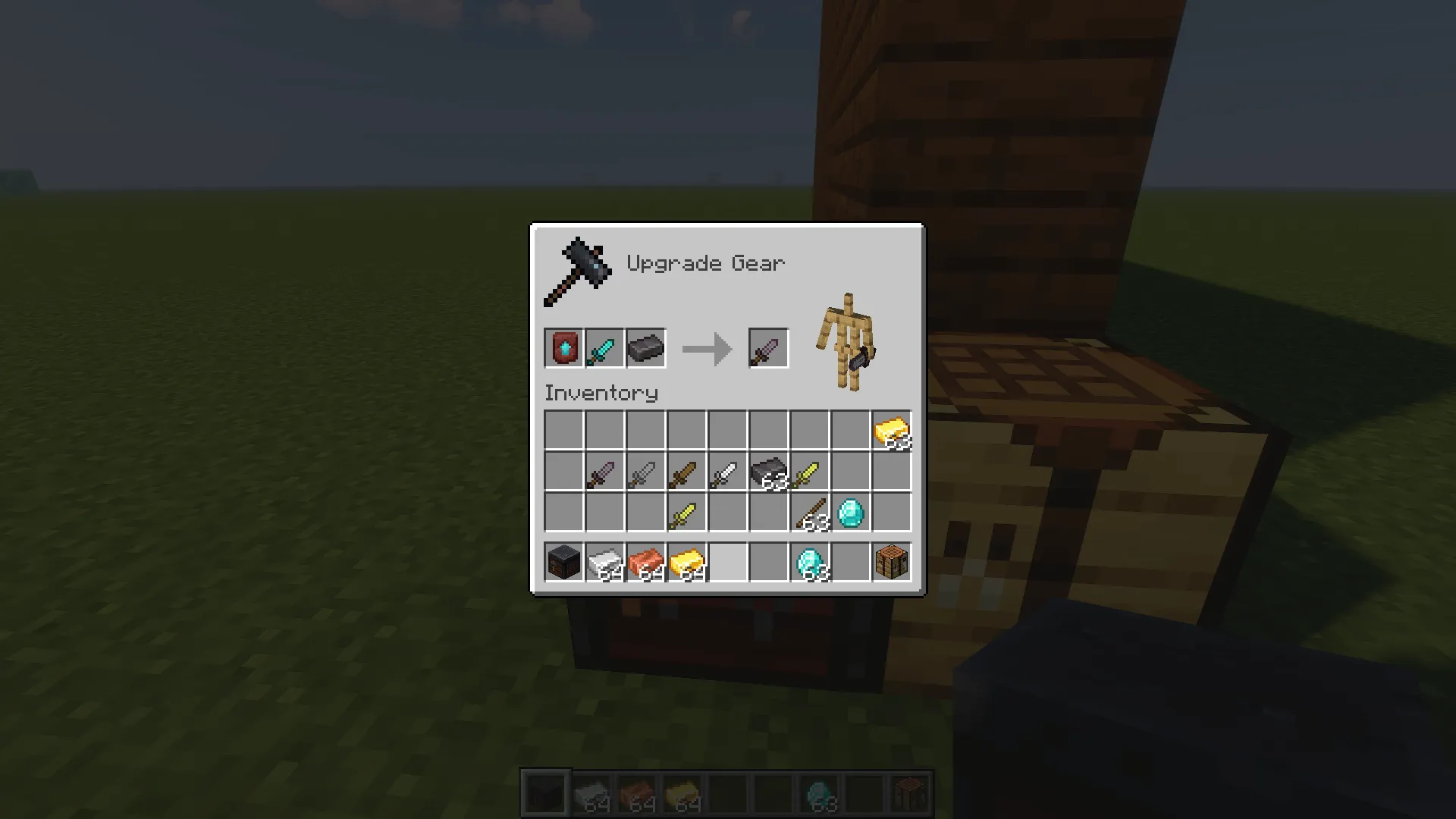The image size is (1456, 819).
Task: Pick up the netherite sword in the inventory row
Action: click(604, 474)
